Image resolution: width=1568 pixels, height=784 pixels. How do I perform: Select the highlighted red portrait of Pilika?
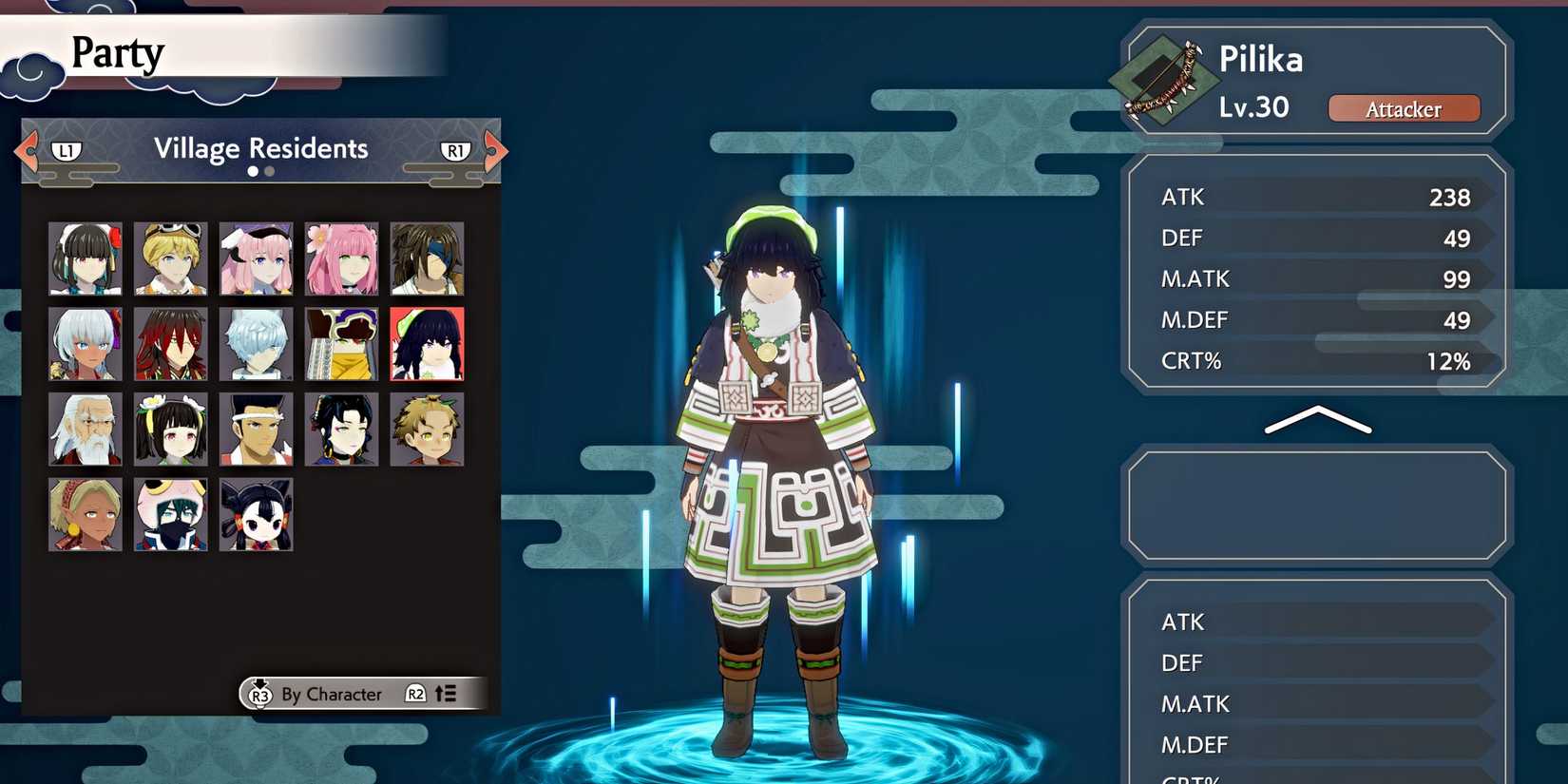tap(427, 343)
